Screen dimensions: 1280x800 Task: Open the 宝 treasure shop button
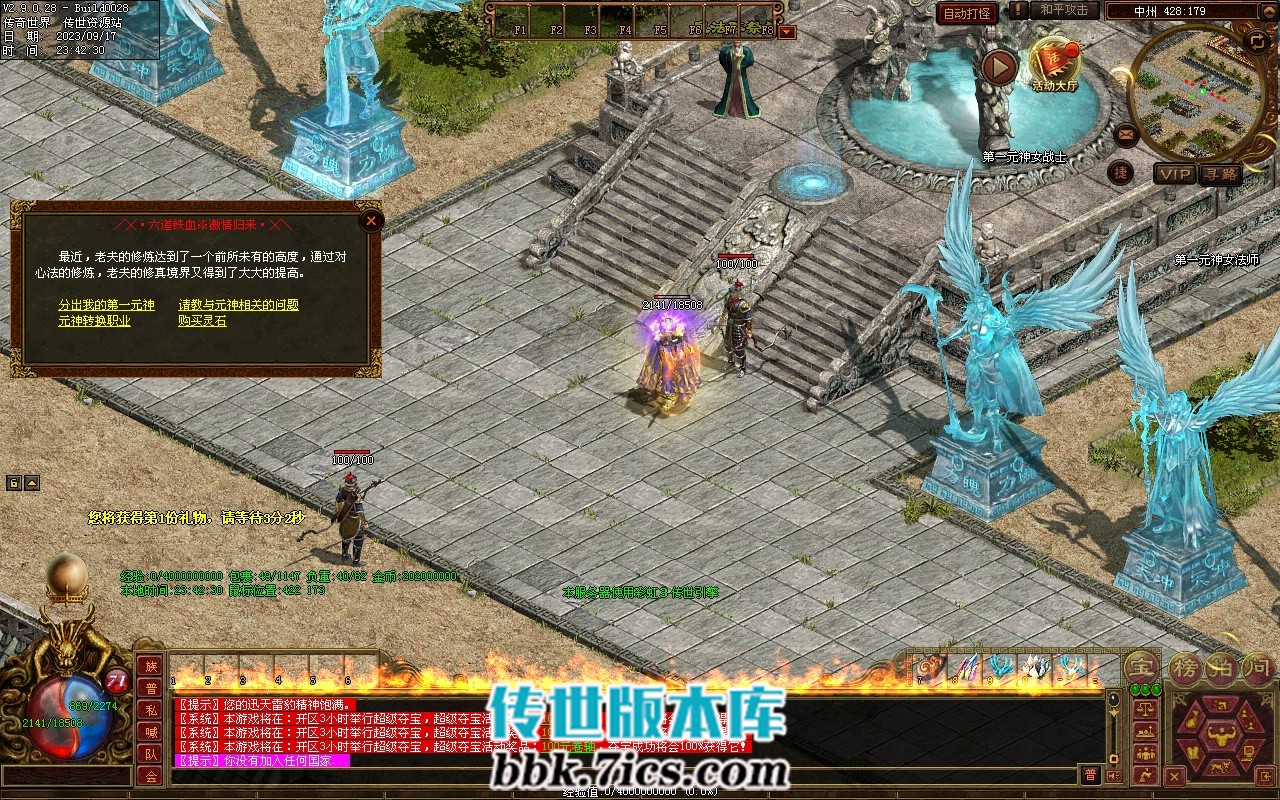click(1140, 666)
